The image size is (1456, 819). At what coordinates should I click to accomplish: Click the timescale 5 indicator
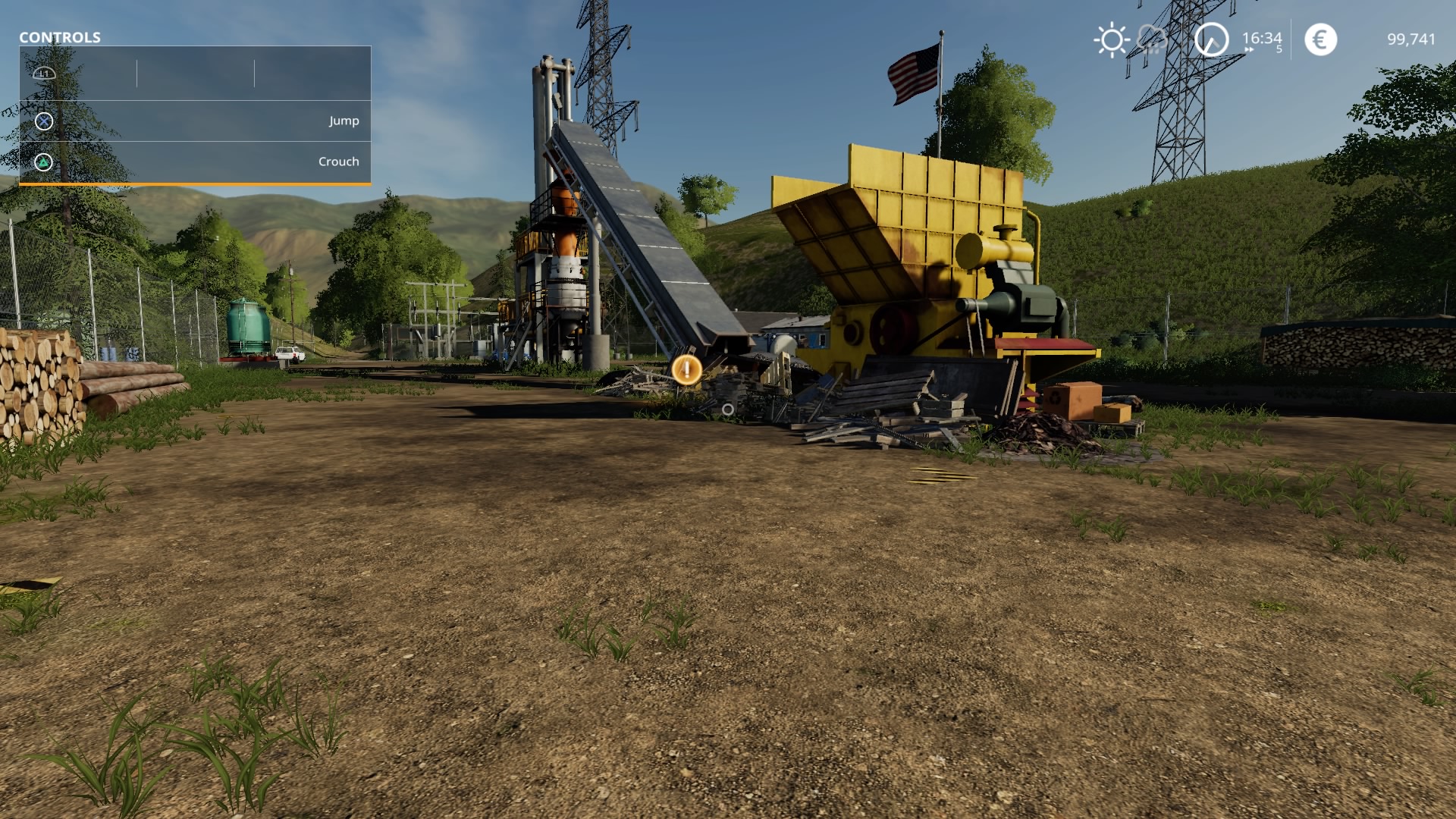[x=1278, y=48]
